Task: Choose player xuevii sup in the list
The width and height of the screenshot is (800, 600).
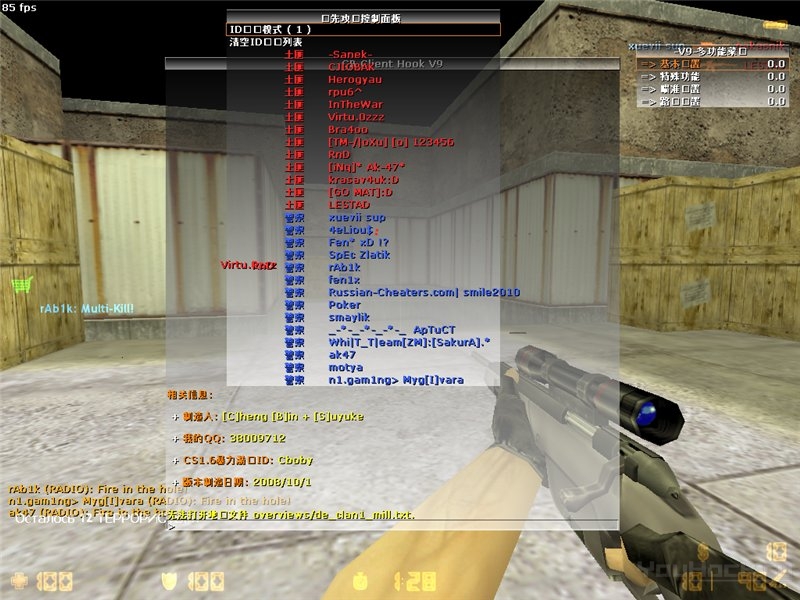Action: 357,217
